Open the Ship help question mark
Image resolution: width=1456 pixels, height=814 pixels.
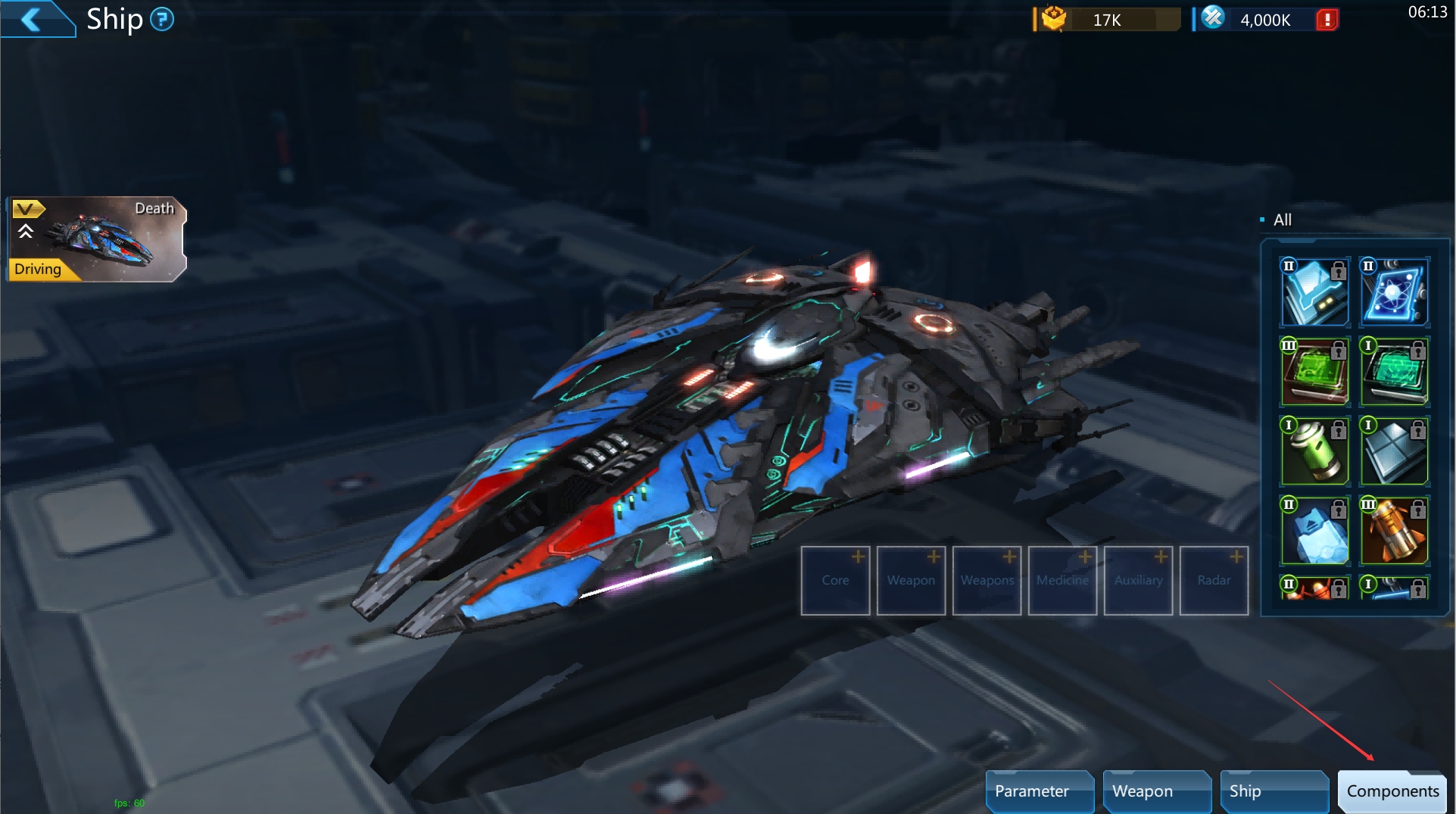click(x=161, y=19)
